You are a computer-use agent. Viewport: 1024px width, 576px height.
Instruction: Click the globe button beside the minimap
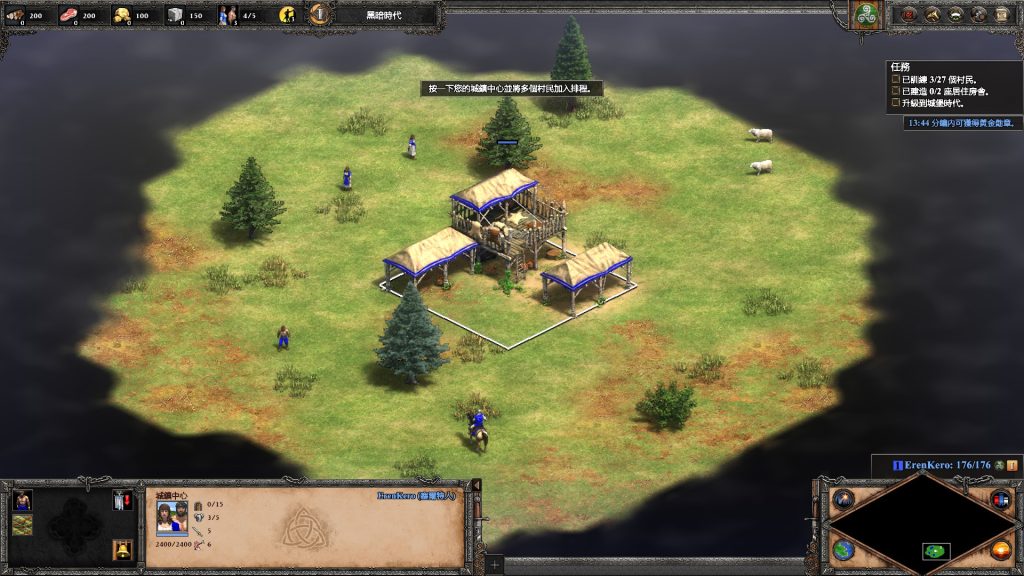[843, 550]
